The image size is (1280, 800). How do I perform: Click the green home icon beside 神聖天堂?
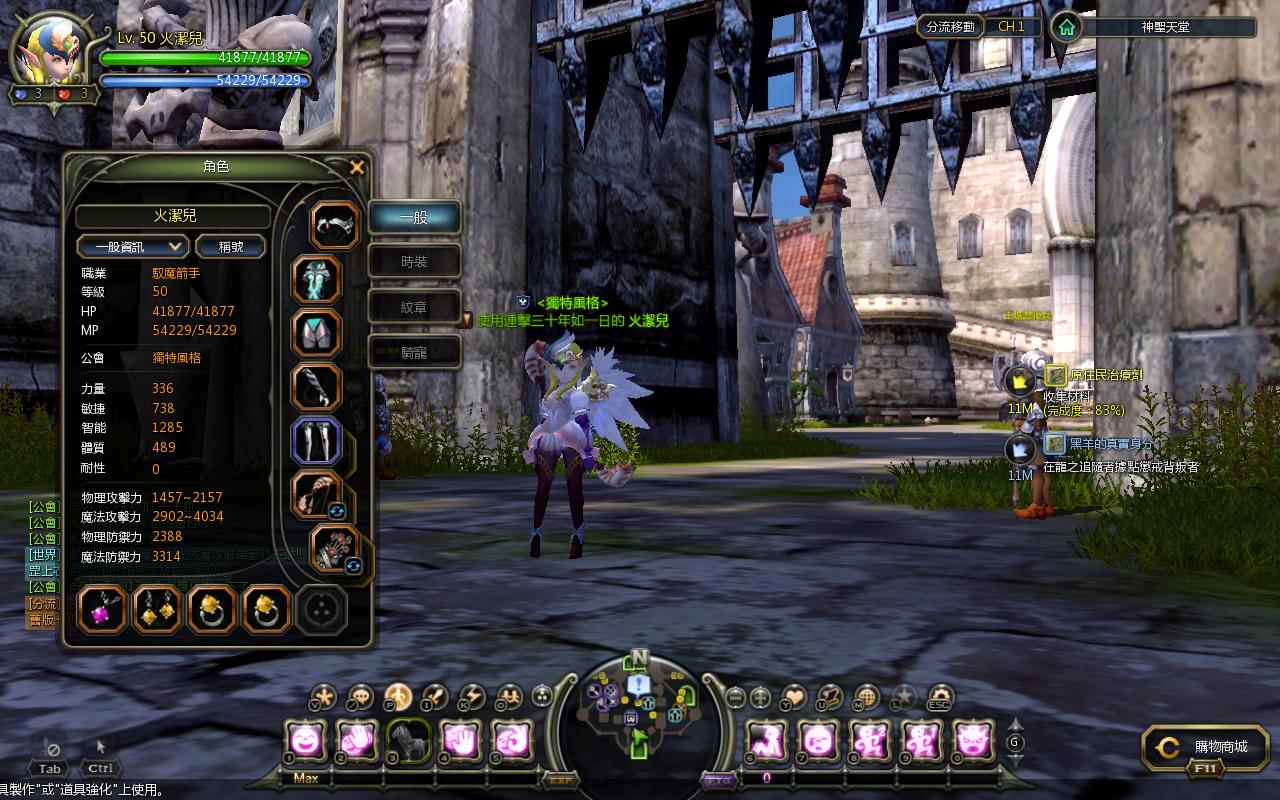click(x=1067, y=27)
